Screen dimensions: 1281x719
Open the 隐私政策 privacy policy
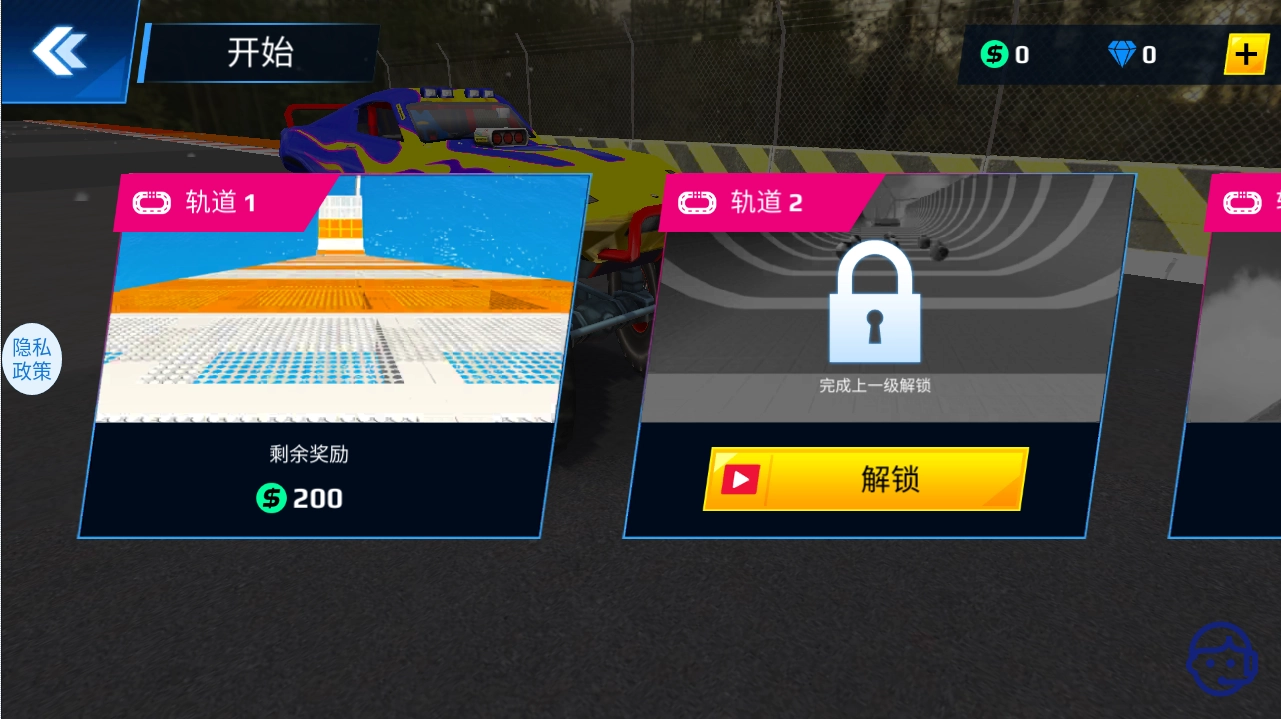(x=32, y=360)
